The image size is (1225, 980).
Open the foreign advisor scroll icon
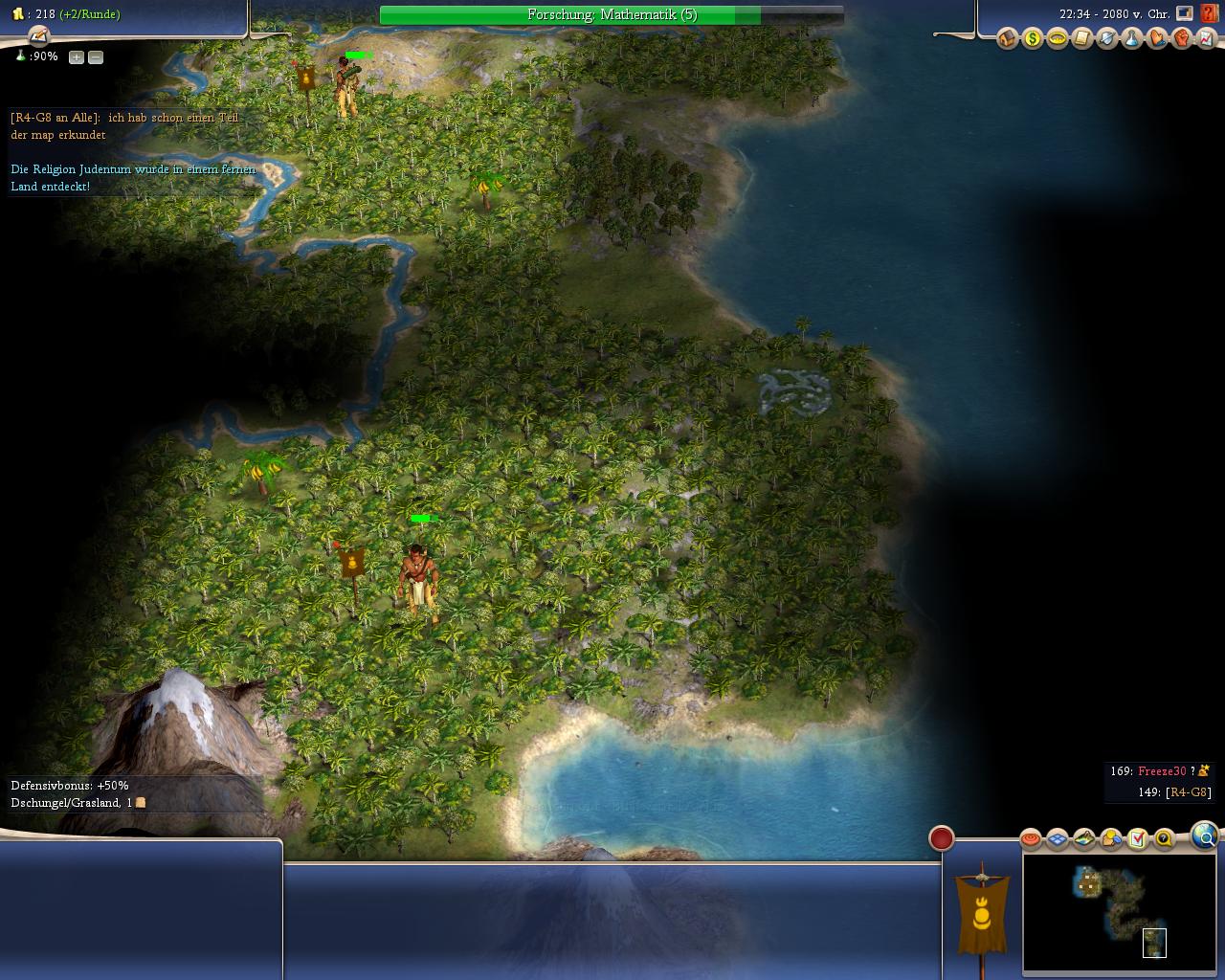tap(1081, 39)
